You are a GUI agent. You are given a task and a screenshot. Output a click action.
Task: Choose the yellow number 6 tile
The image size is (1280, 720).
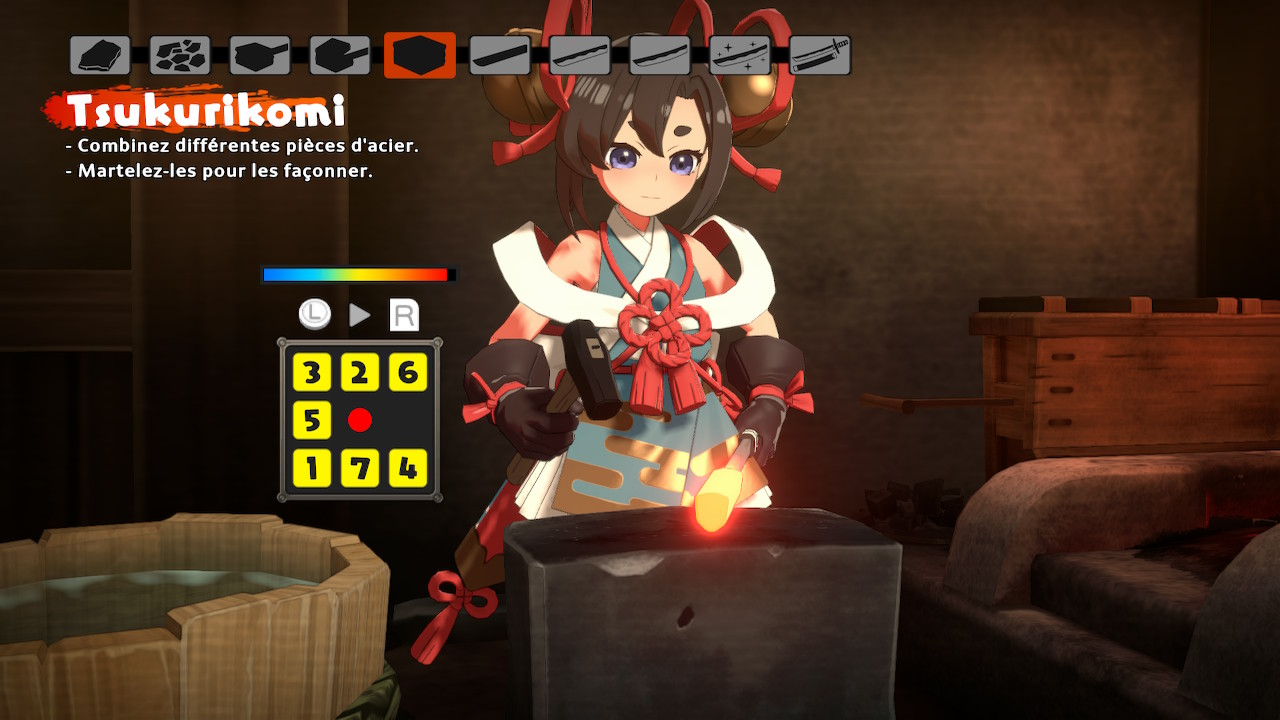pyautogui.click(x=408, y=373)
